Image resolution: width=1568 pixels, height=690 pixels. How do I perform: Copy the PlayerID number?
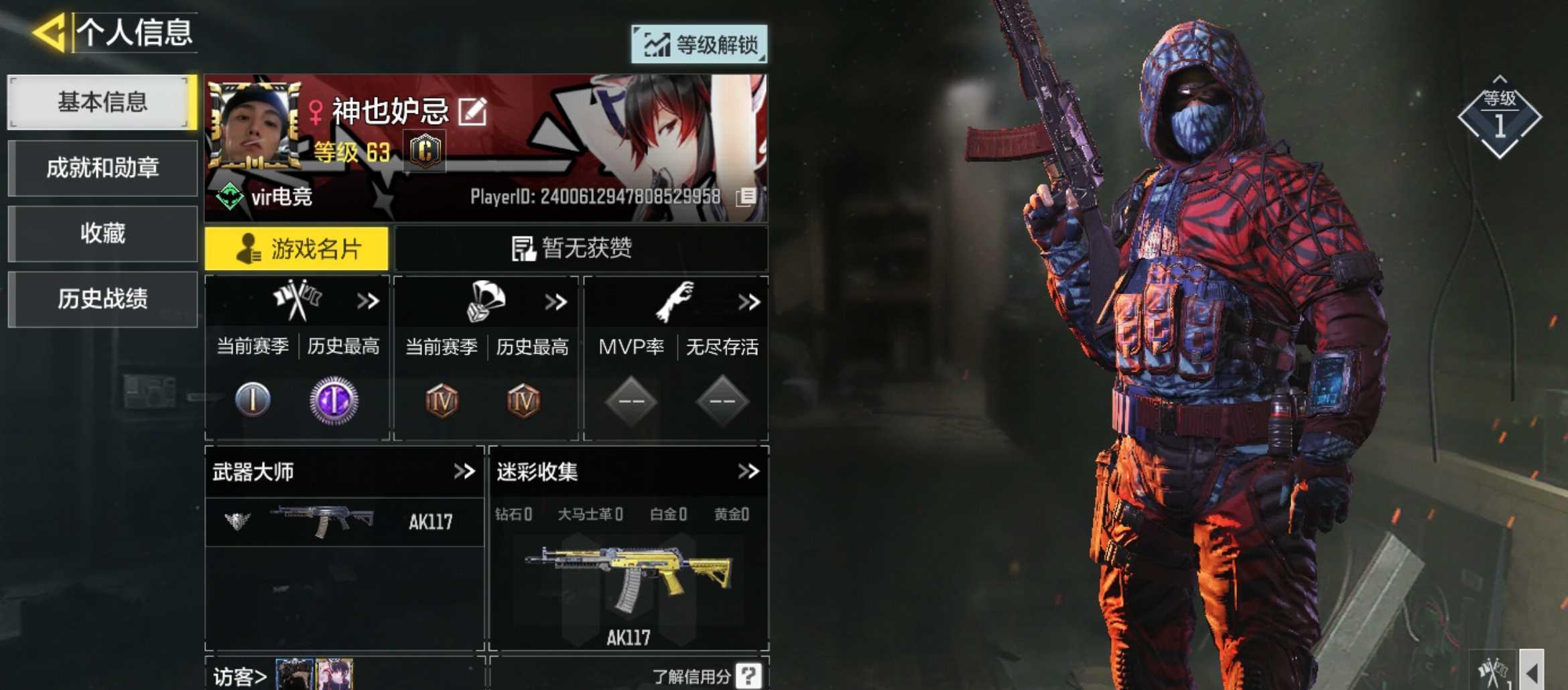click(x=746, y=197)
